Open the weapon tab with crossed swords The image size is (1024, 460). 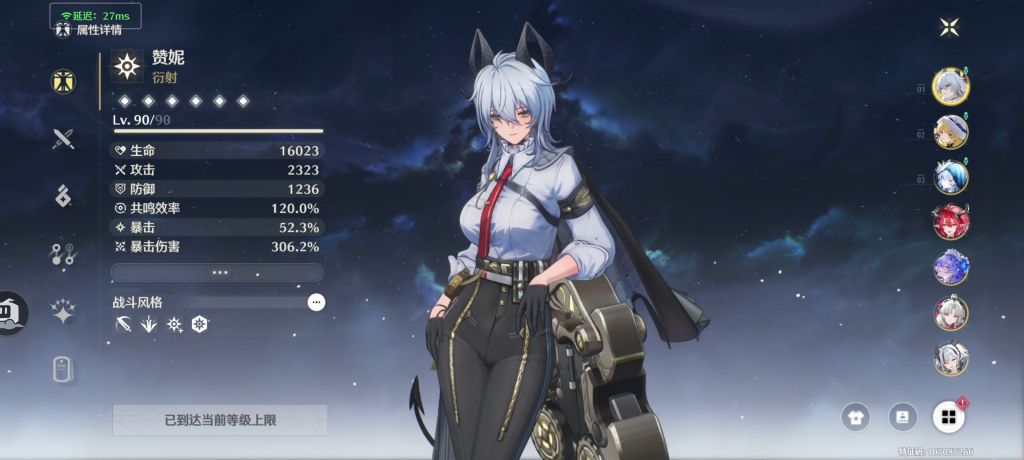point(64,138)
